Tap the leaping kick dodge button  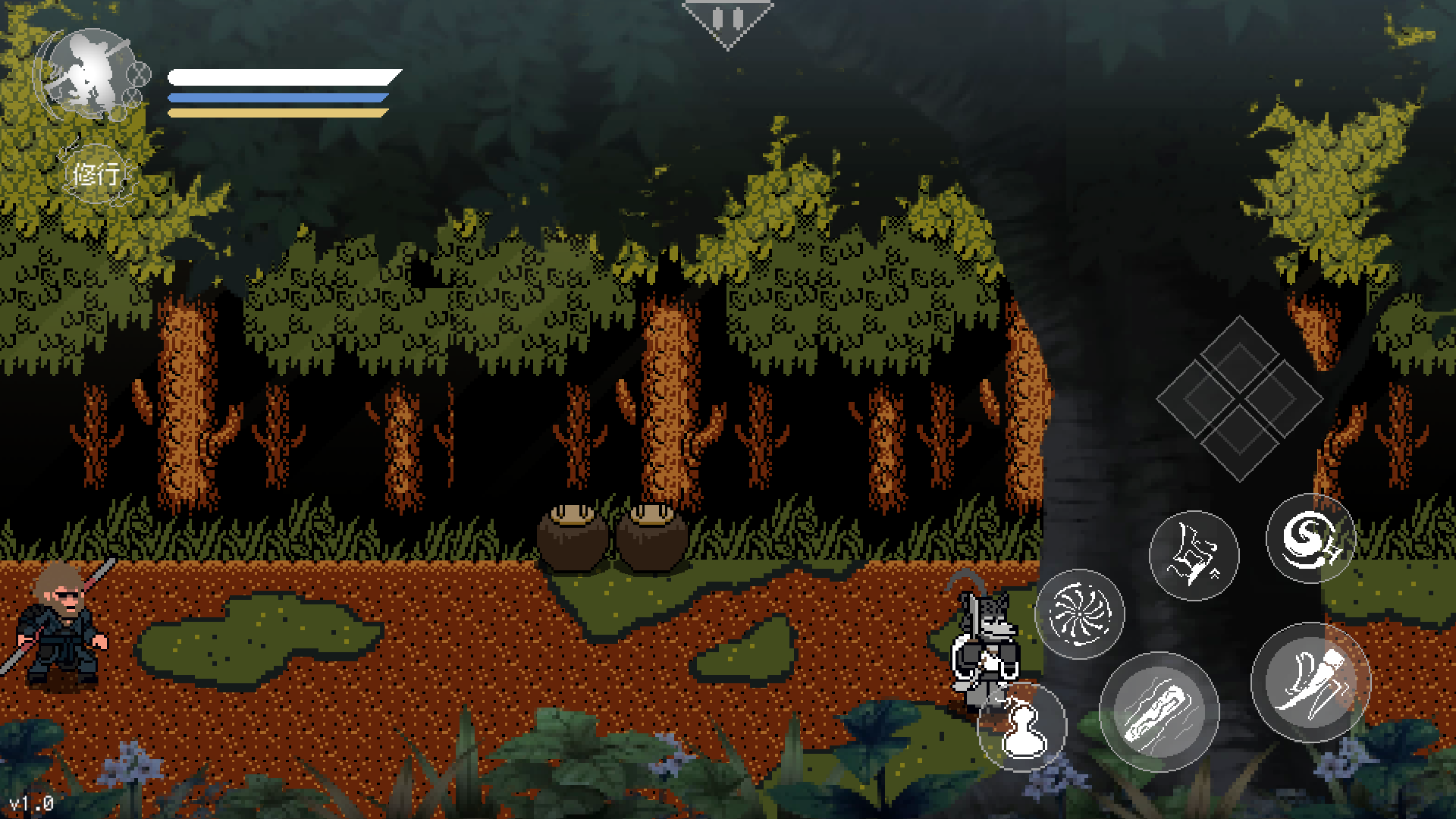[1310, 682]
